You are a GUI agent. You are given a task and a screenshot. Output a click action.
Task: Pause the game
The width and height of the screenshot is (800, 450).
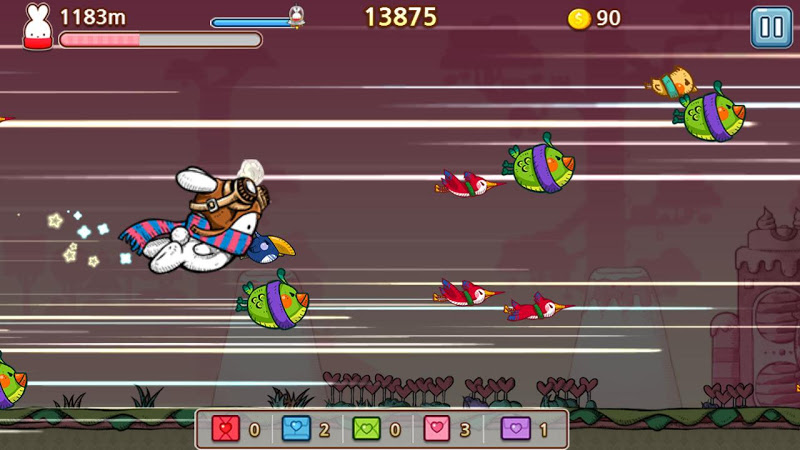pyautogui.click(x=771, y=27)
